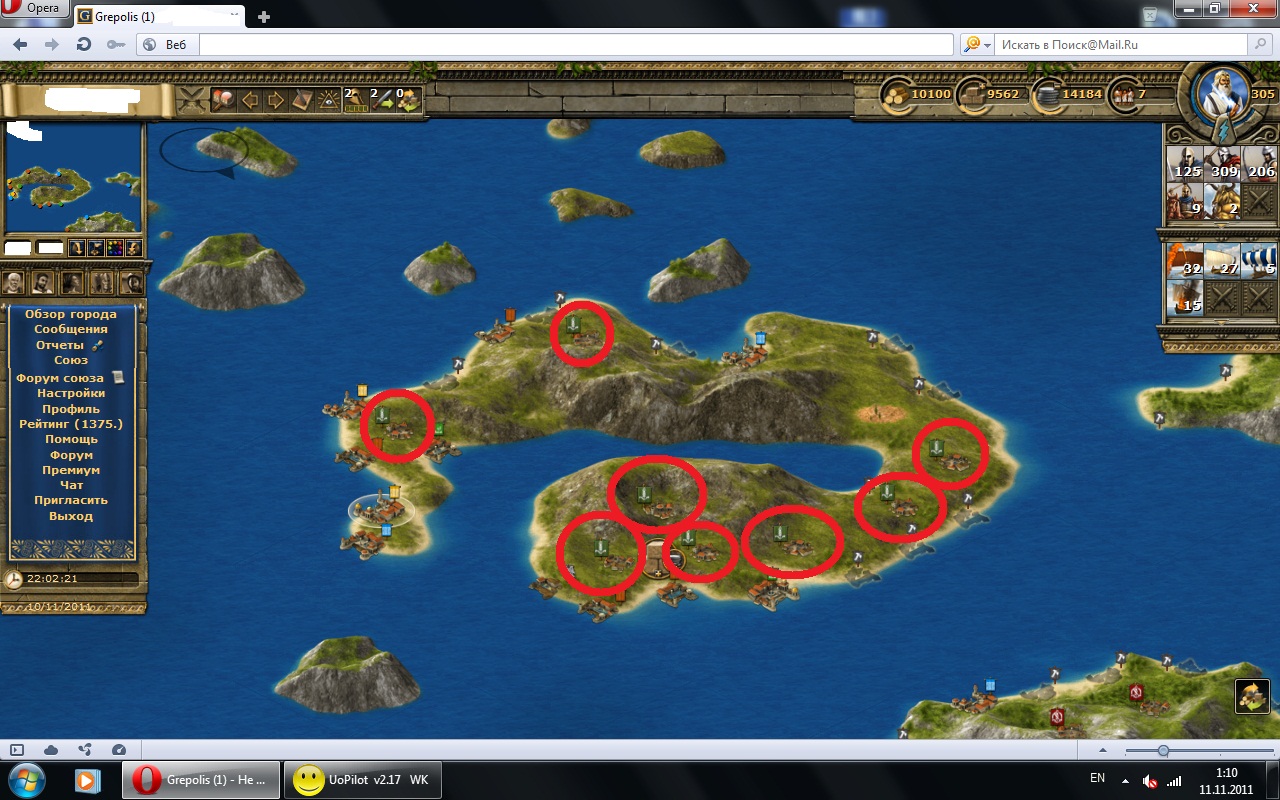Go to Форум союза
This screenshot has width=1280, height=800.
tap(60, 378)
